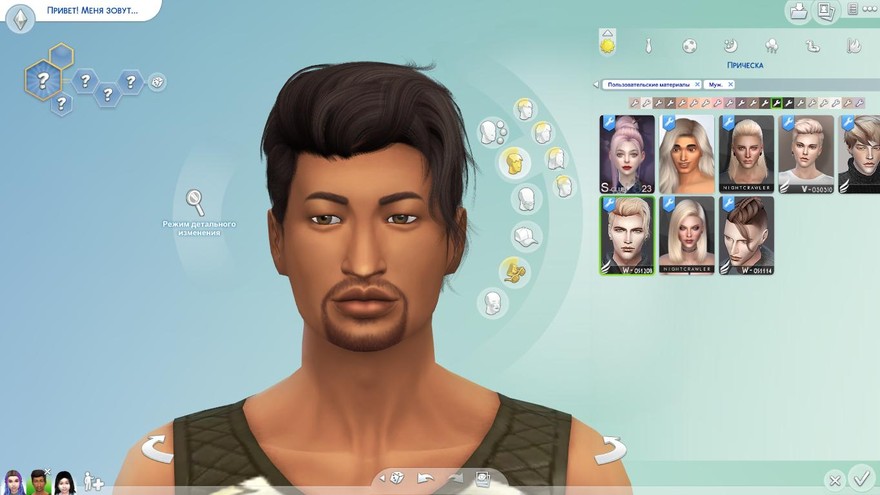Add a new Sim to household

point(93,481)
